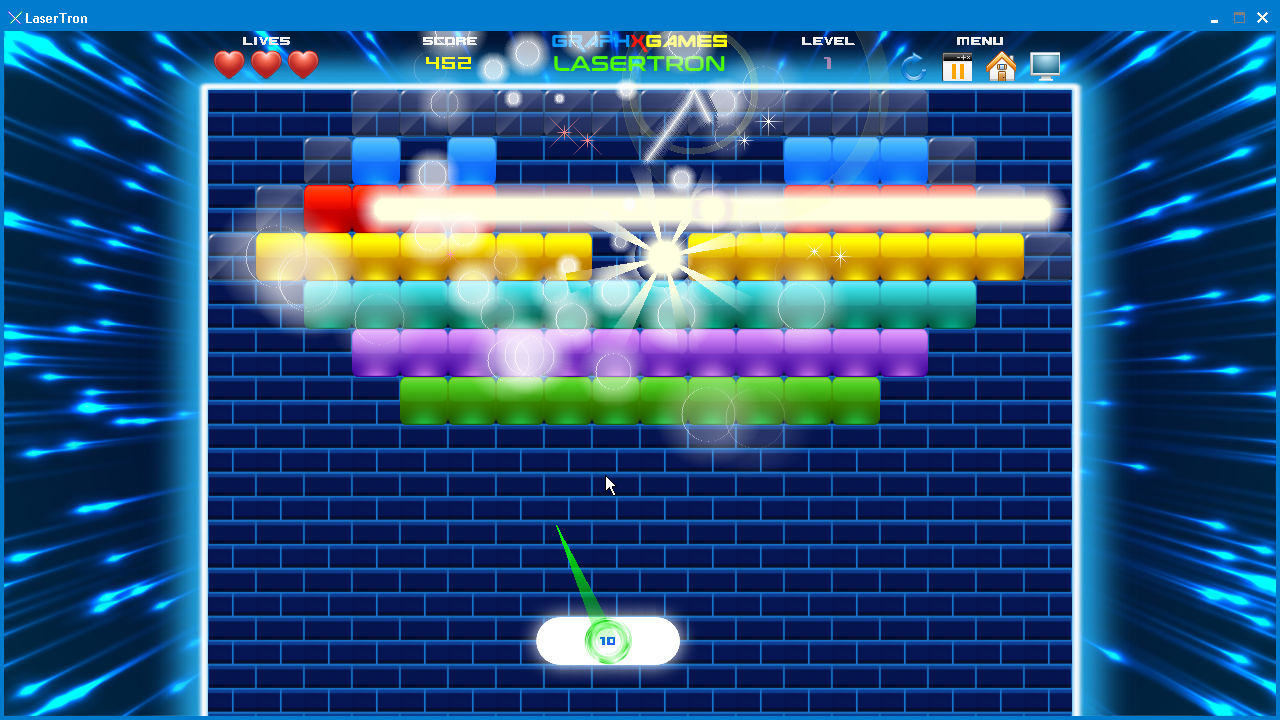
Task: Click the blue restart arrow icon
Action: click(913, 67)
